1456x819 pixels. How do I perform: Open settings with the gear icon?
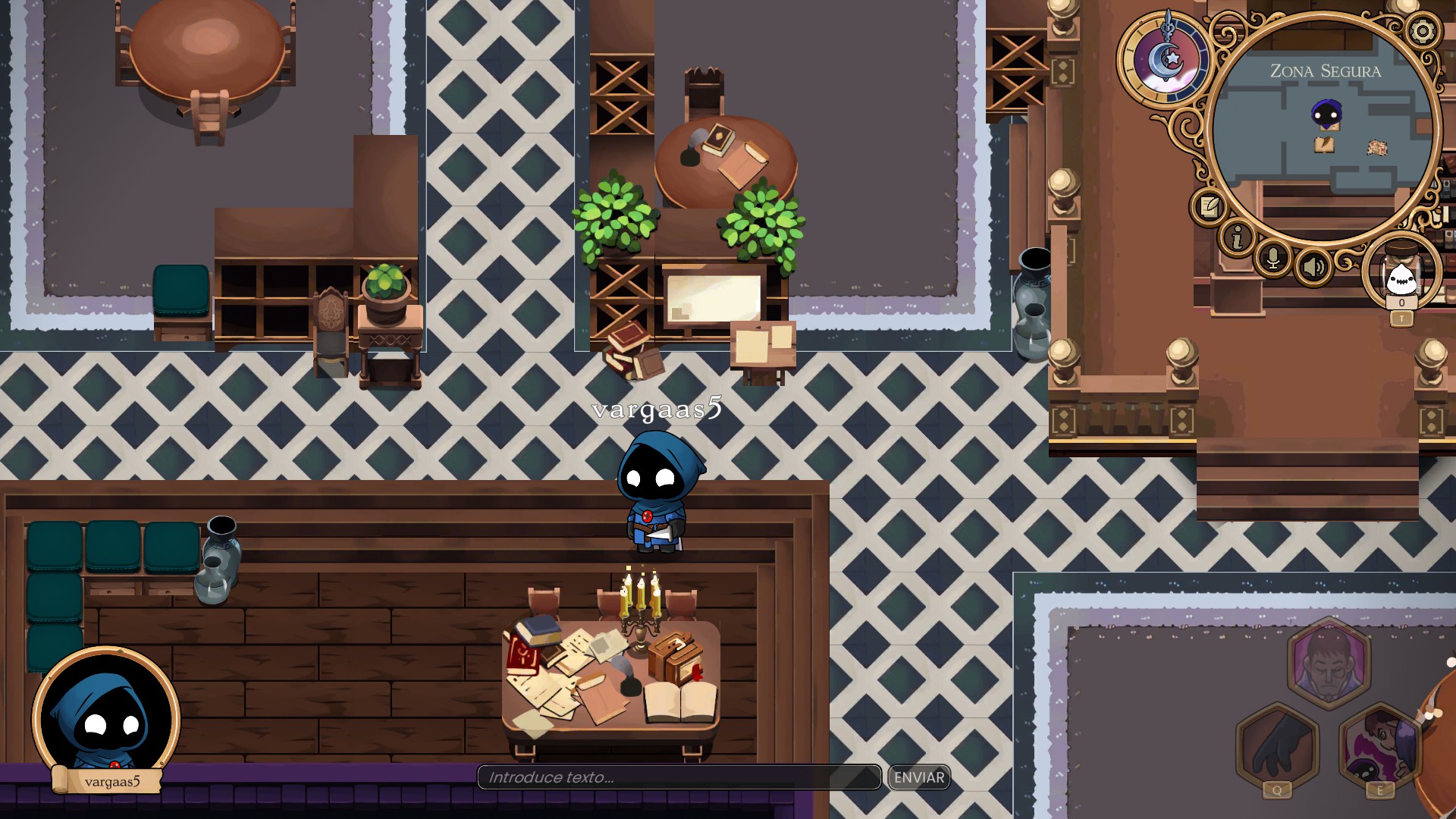(x=1422, y=31)
